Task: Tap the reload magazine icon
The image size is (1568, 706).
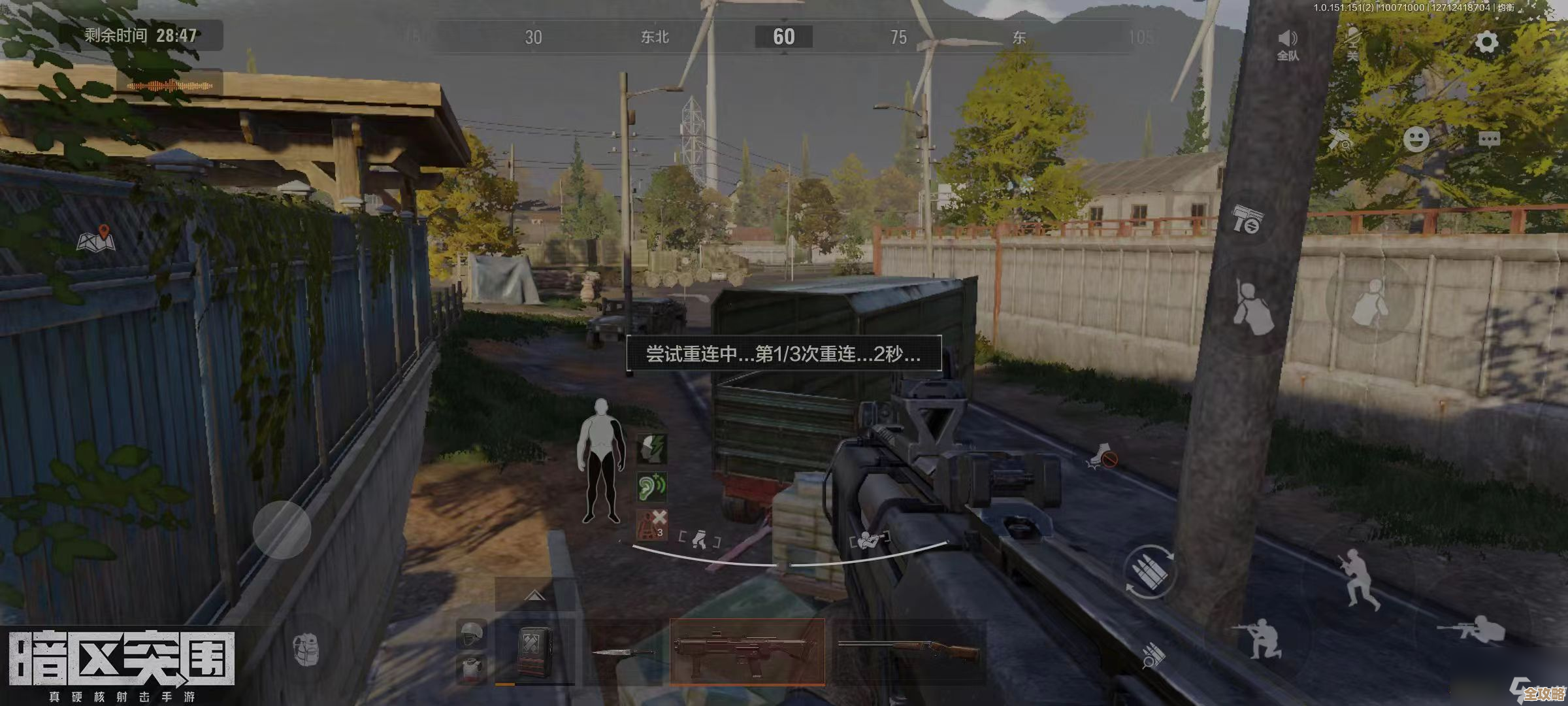Action: [1151, 571]
